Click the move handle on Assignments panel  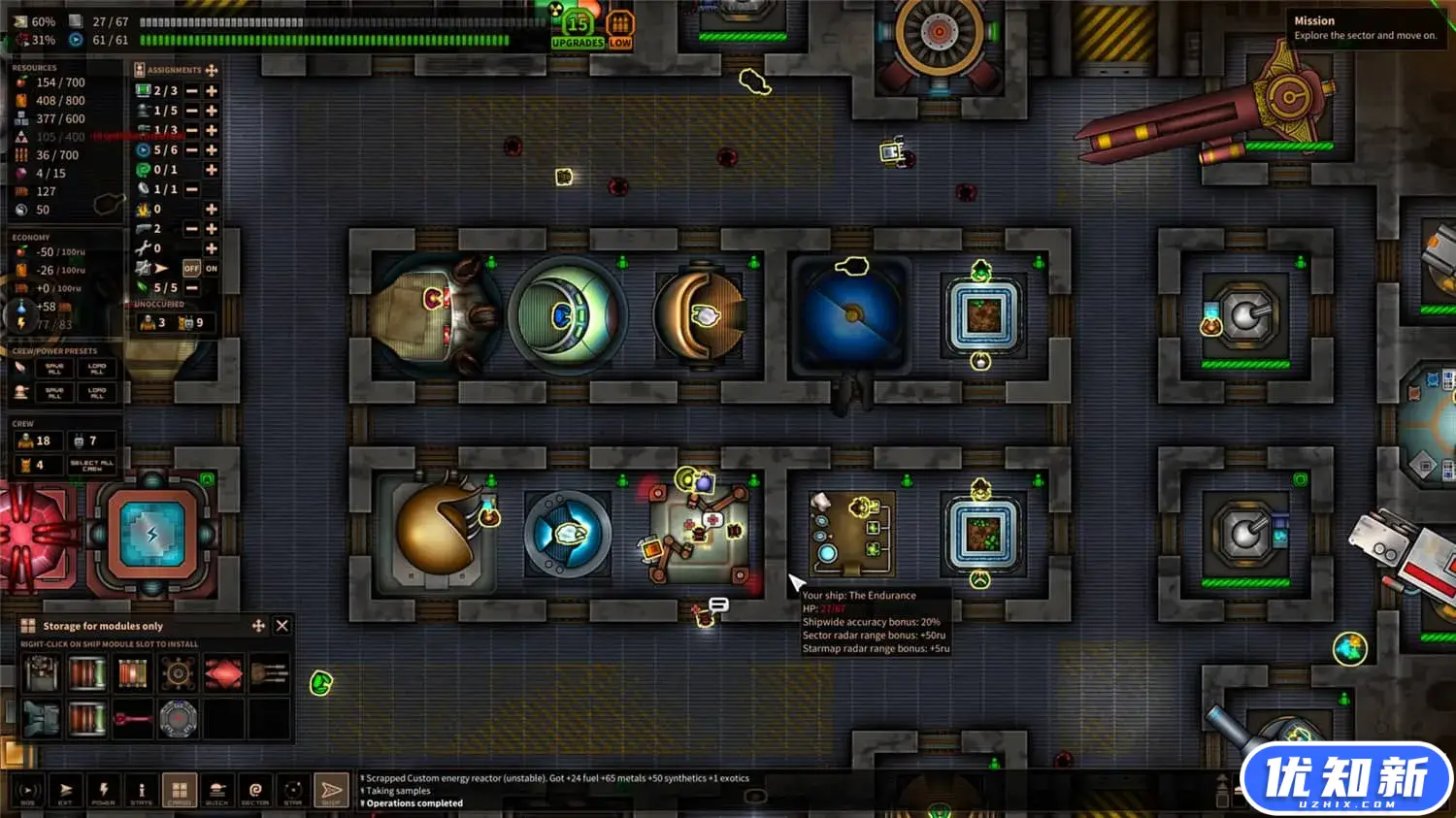212,70
